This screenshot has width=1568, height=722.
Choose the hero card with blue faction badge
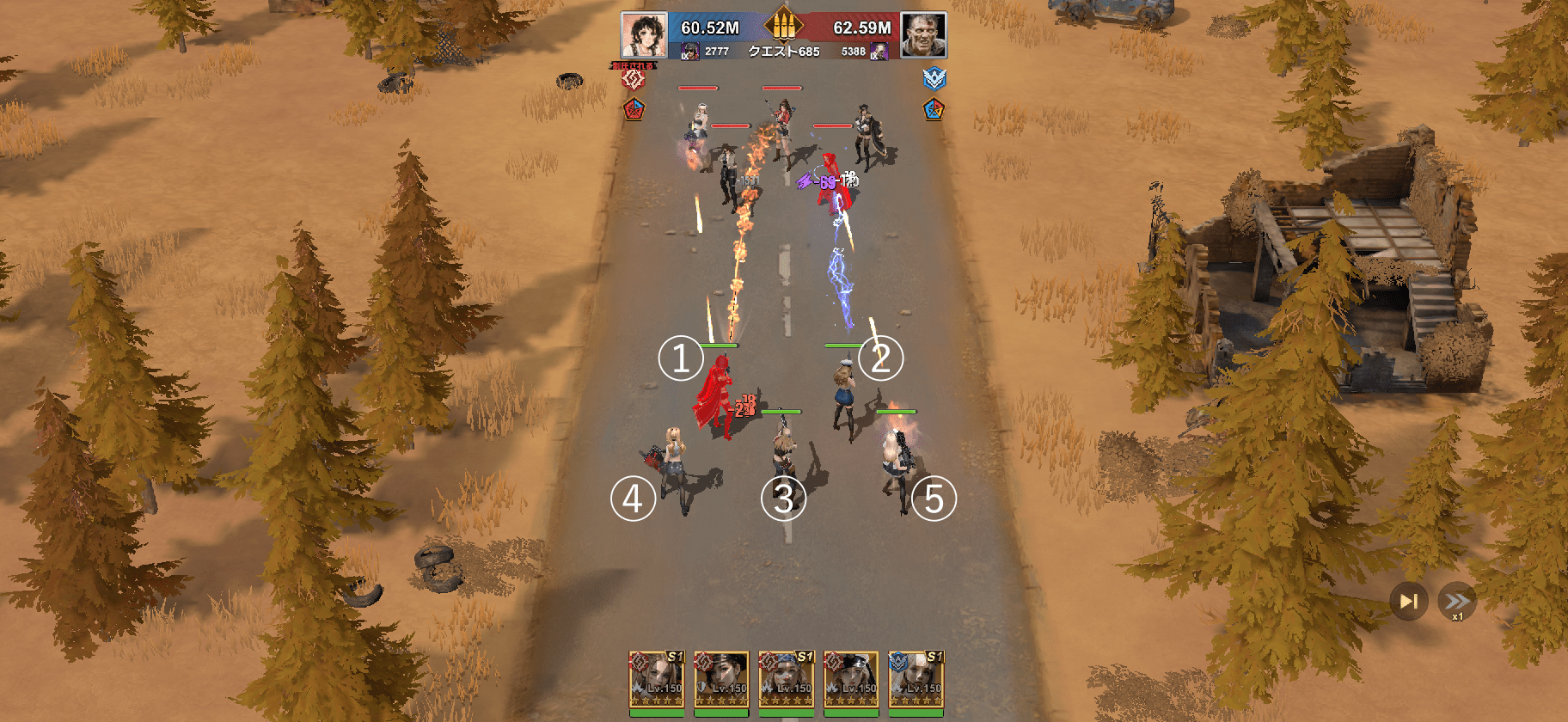916,682
